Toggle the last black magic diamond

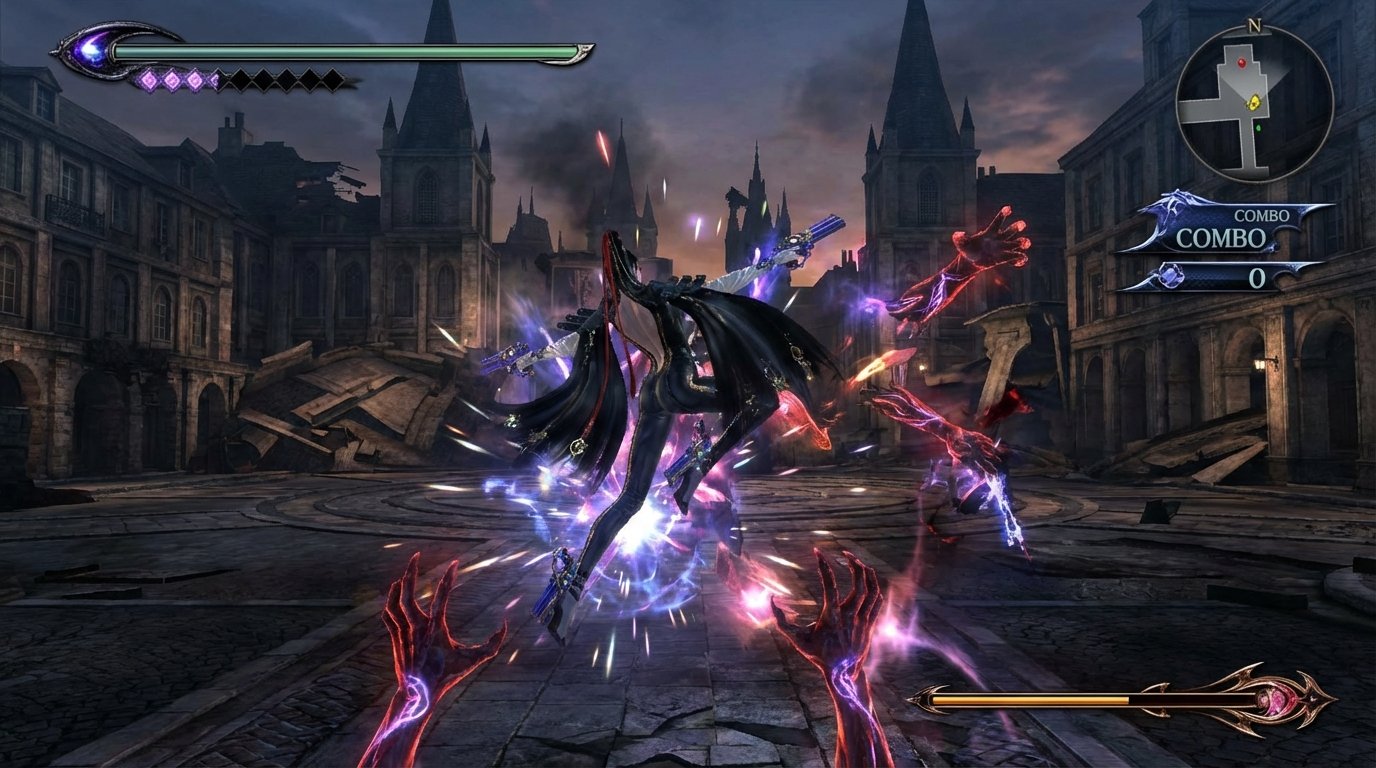pos(332,80)
